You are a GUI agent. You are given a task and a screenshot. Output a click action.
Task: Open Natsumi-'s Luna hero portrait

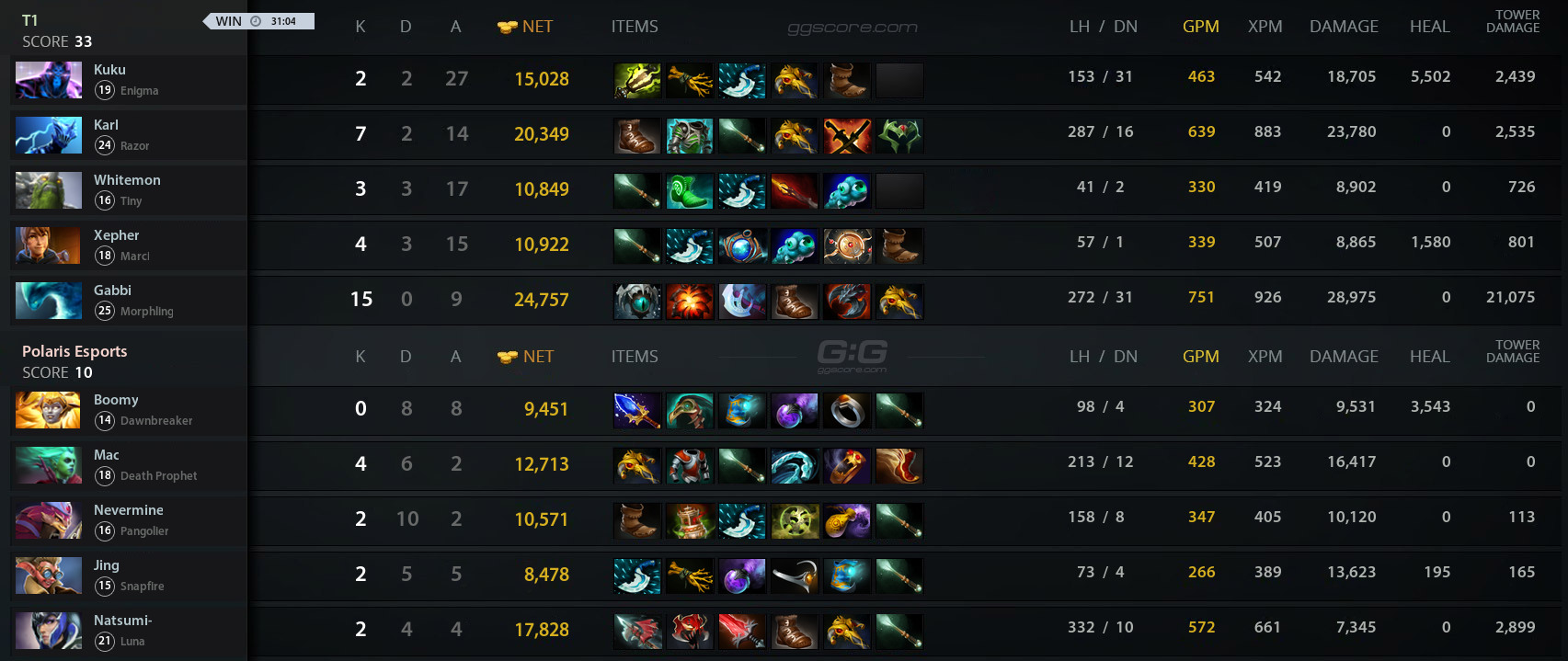pyautogui.click(x=49, y=631)
